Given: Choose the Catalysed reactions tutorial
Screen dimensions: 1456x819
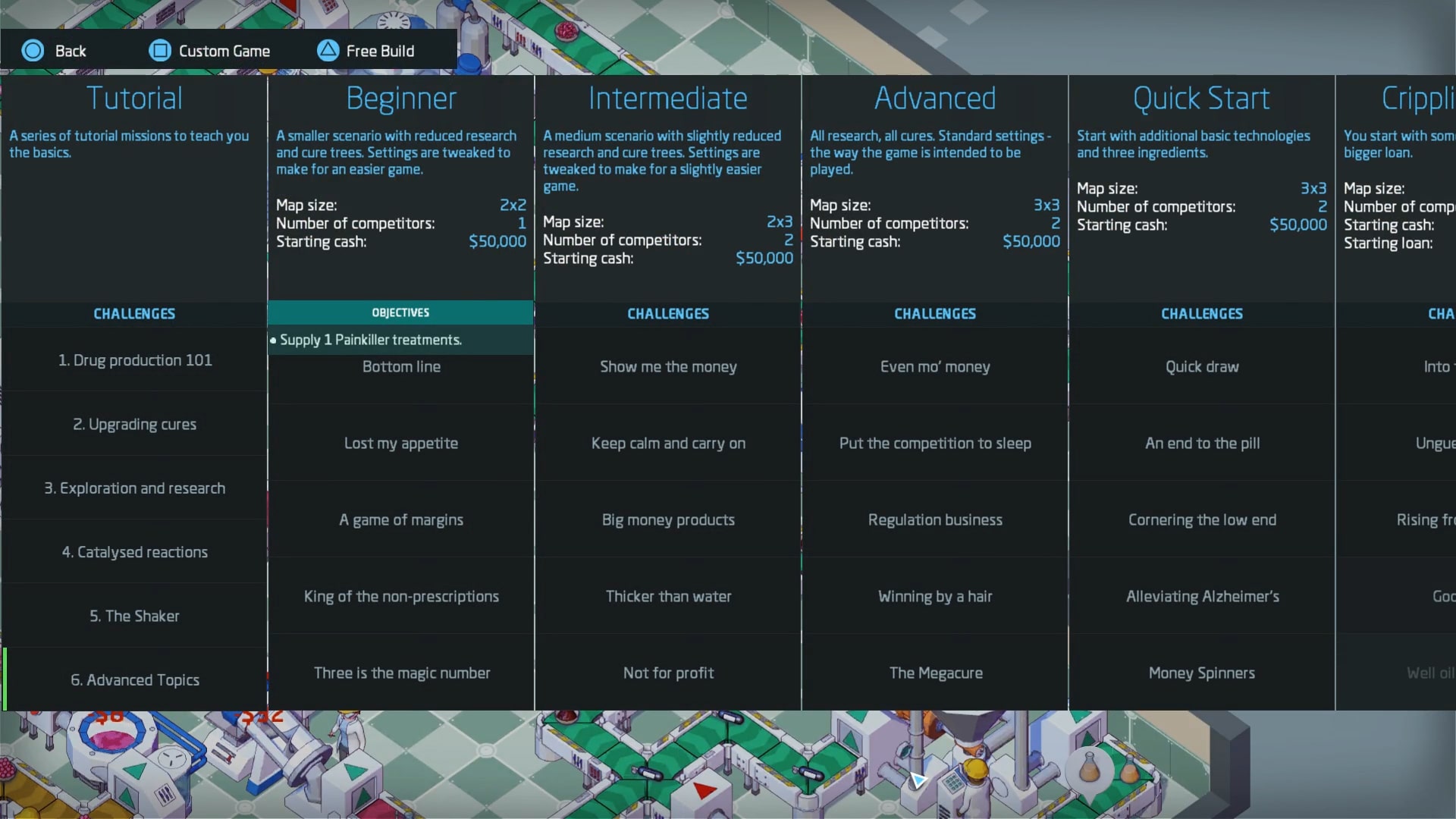Looking at the screenshot, I should coord(135,552).
